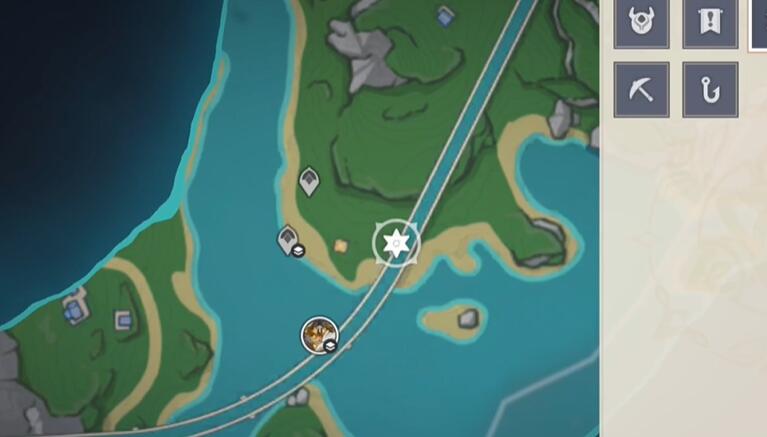This screenshot has height=437, width=767.
Task: Toggle the exclamation banner filter
Action: point(709,22)
